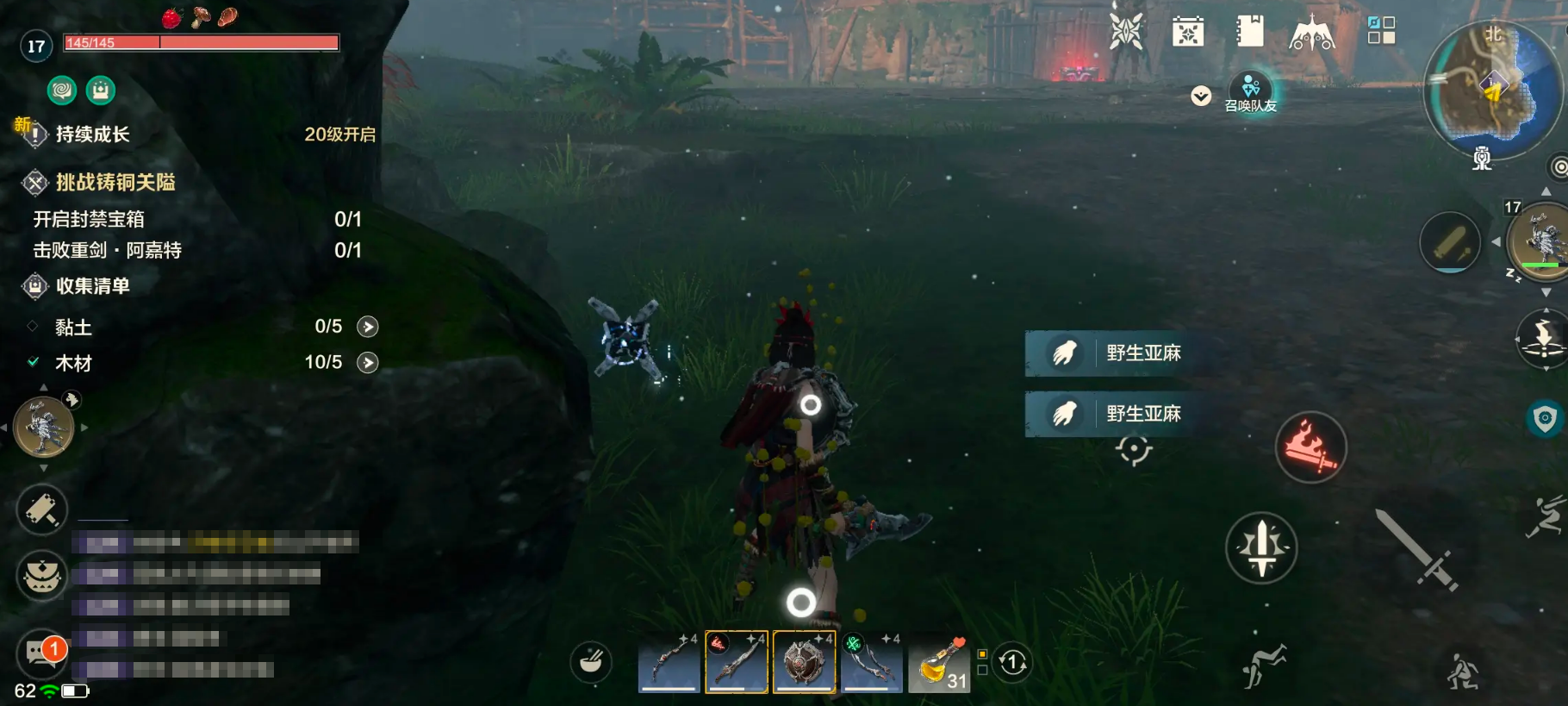
Task: Open the hammer build mode button
Action: (x=41, y=509)
